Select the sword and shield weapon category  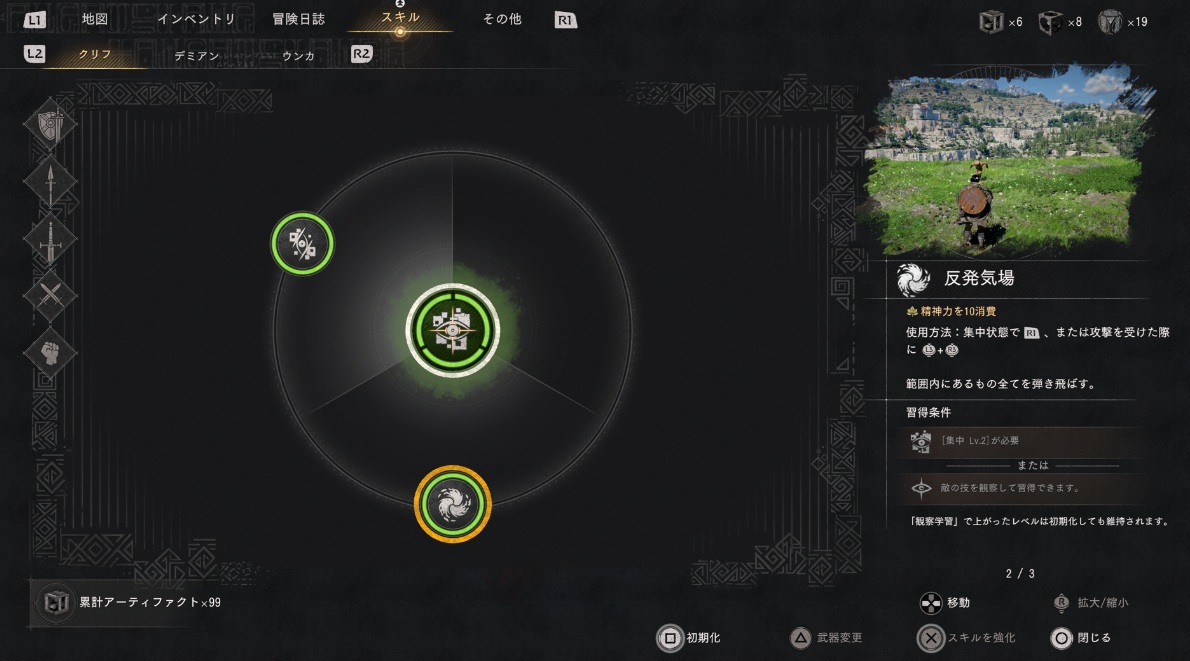(x=50, y=126)
